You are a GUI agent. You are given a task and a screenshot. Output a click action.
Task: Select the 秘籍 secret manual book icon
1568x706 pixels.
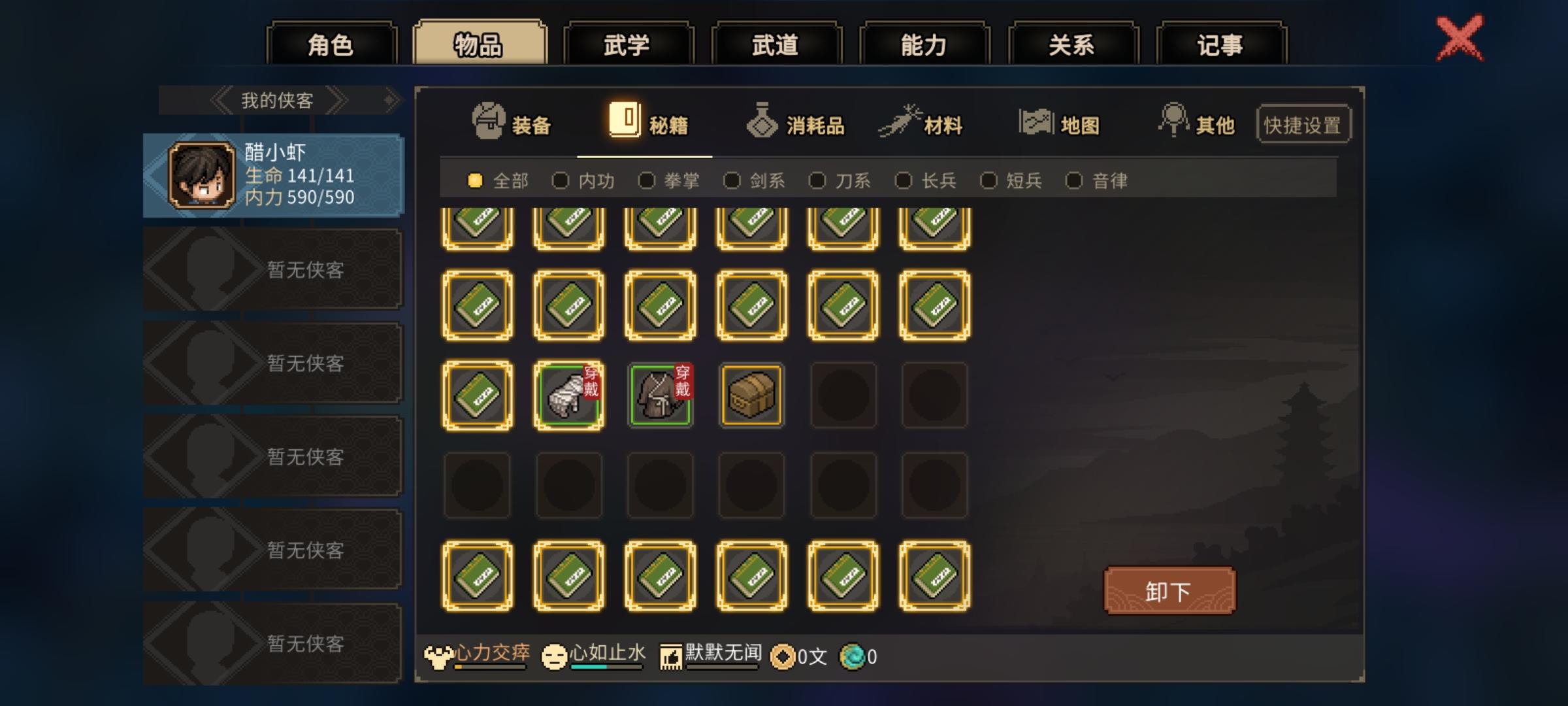click(x=625, y=121)
